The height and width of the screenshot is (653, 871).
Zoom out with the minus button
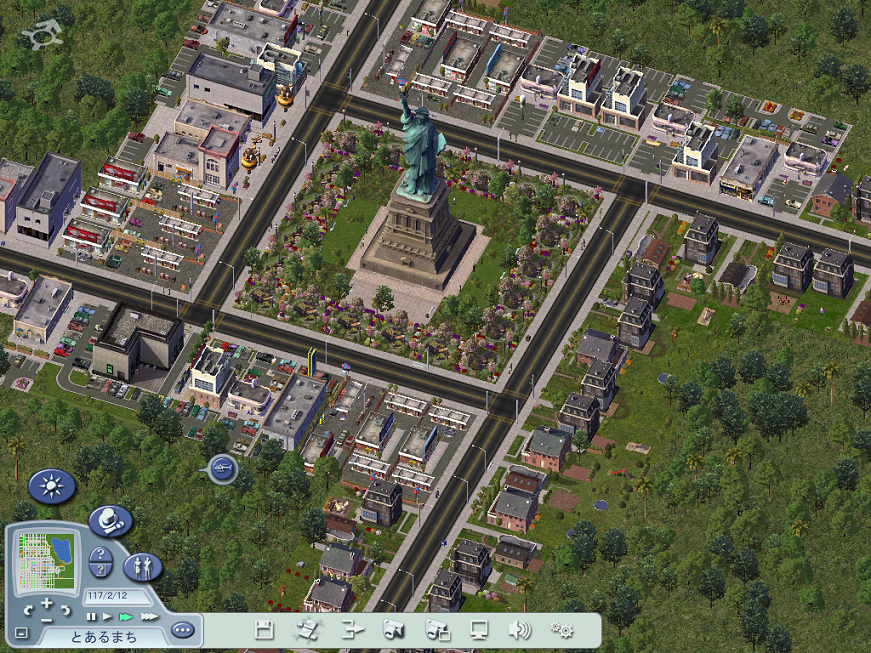[47, 619]
